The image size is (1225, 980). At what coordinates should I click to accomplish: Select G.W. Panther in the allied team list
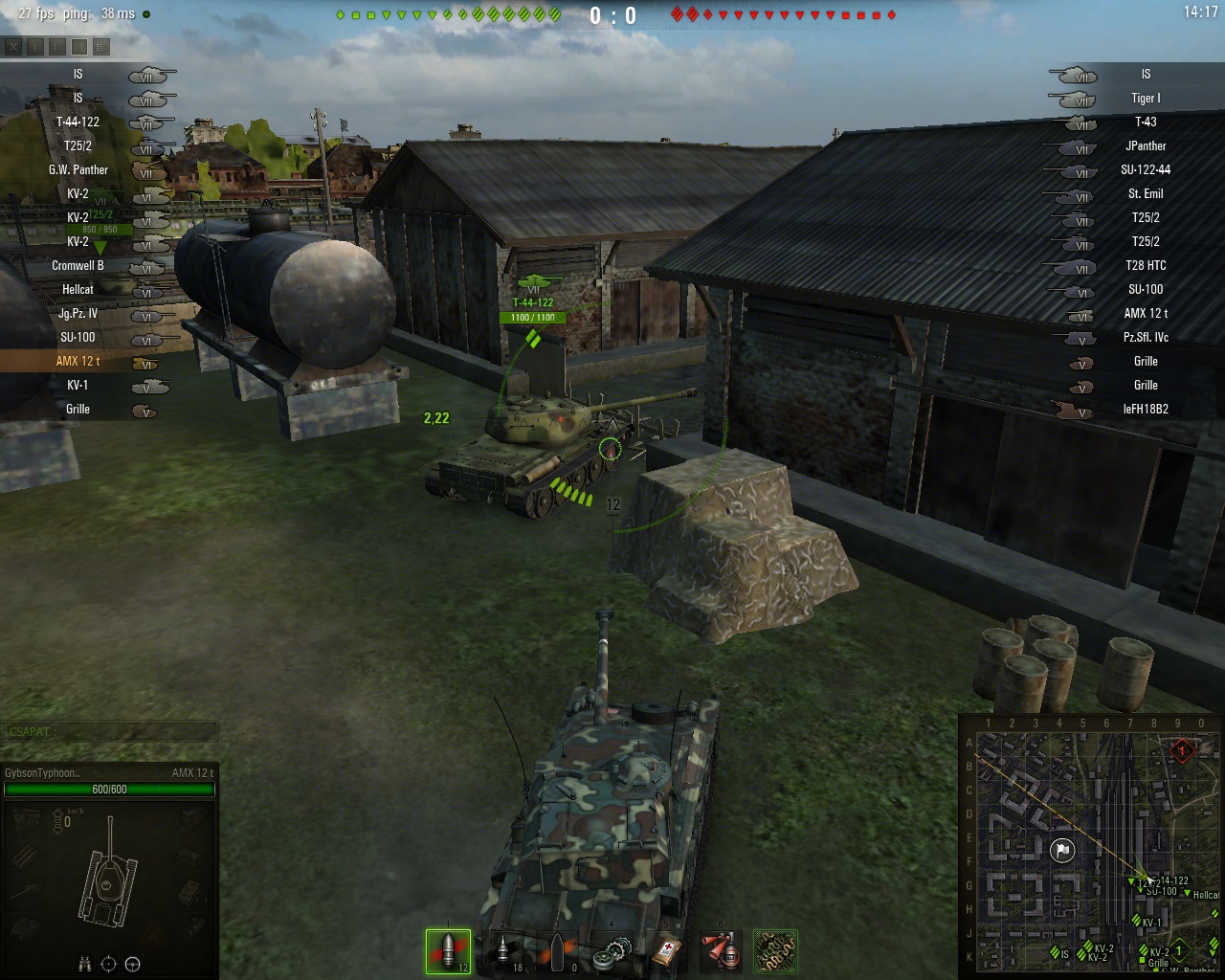point(78,169)
